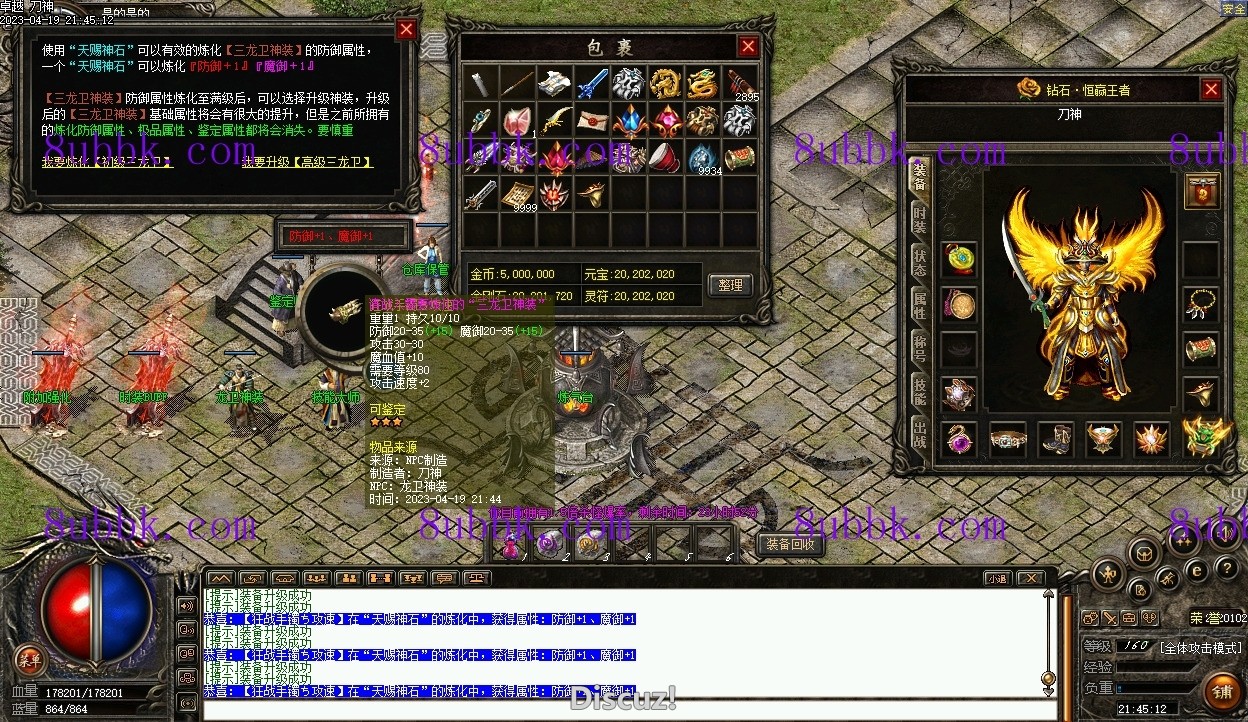Open the 技能 skills tab
Image resolution: width=1248 pixels, height=722 pixels.
[x=919, y=393]
